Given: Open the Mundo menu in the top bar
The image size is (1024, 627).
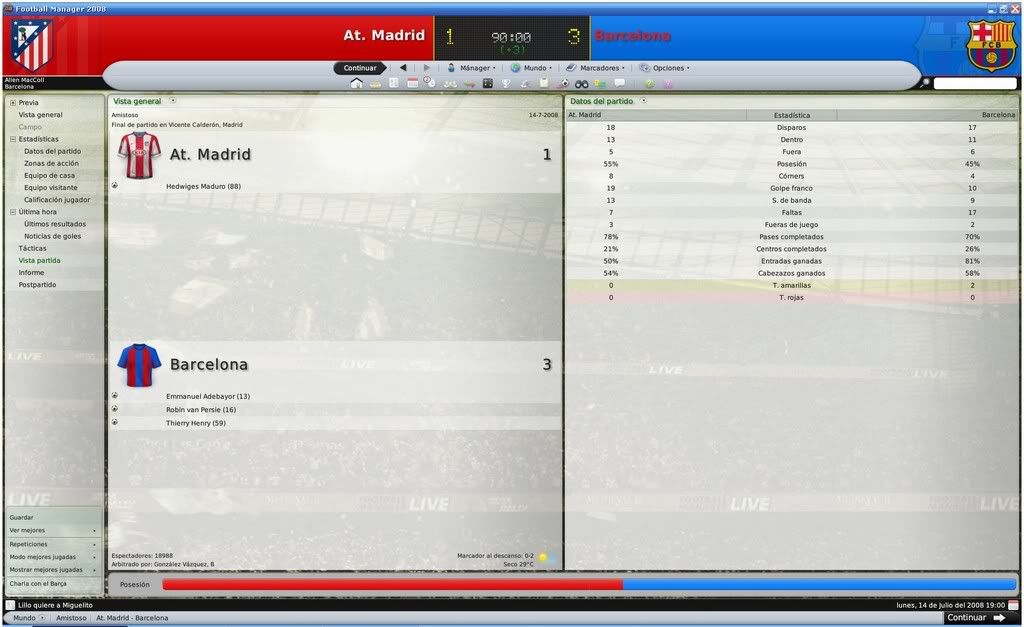Looking at the screenshot, I should tap(532, 68).
